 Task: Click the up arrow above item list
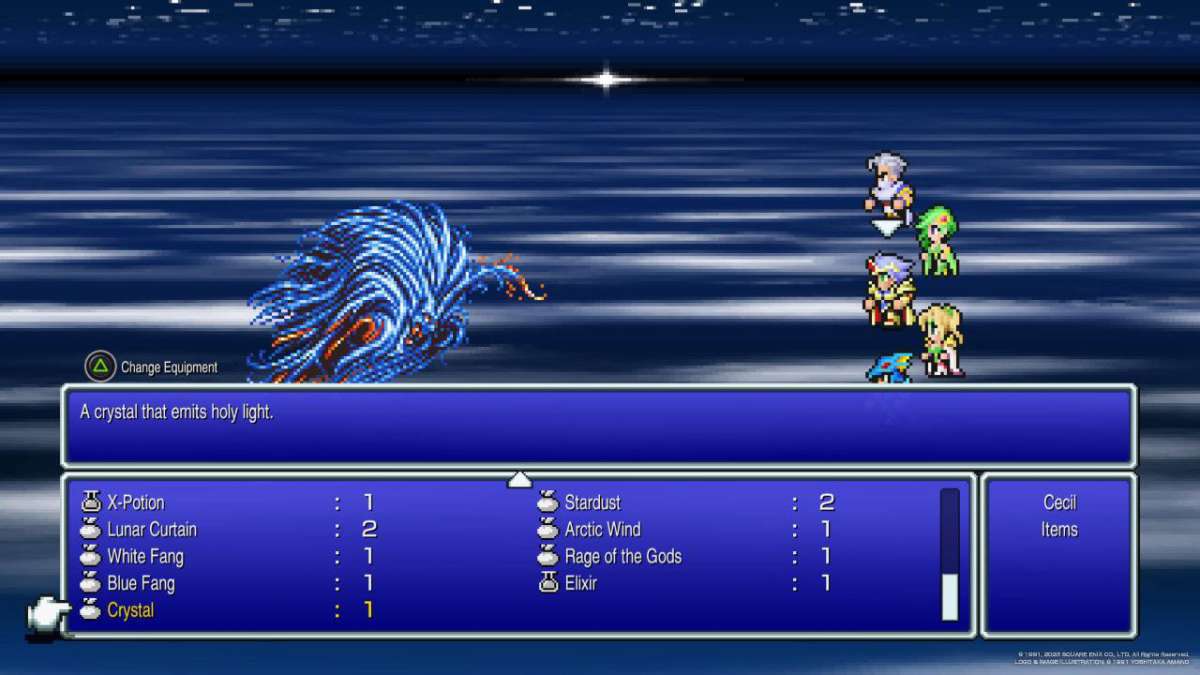519,480
